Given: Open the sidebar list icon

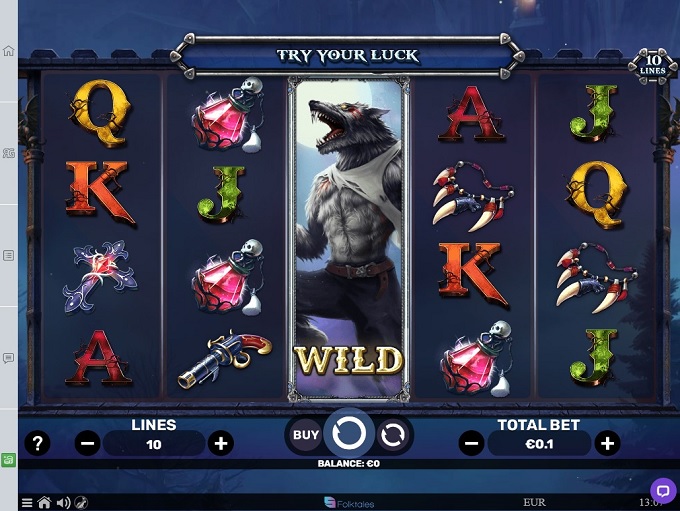Looking at the screenshot, I should (x=9, y=255).
